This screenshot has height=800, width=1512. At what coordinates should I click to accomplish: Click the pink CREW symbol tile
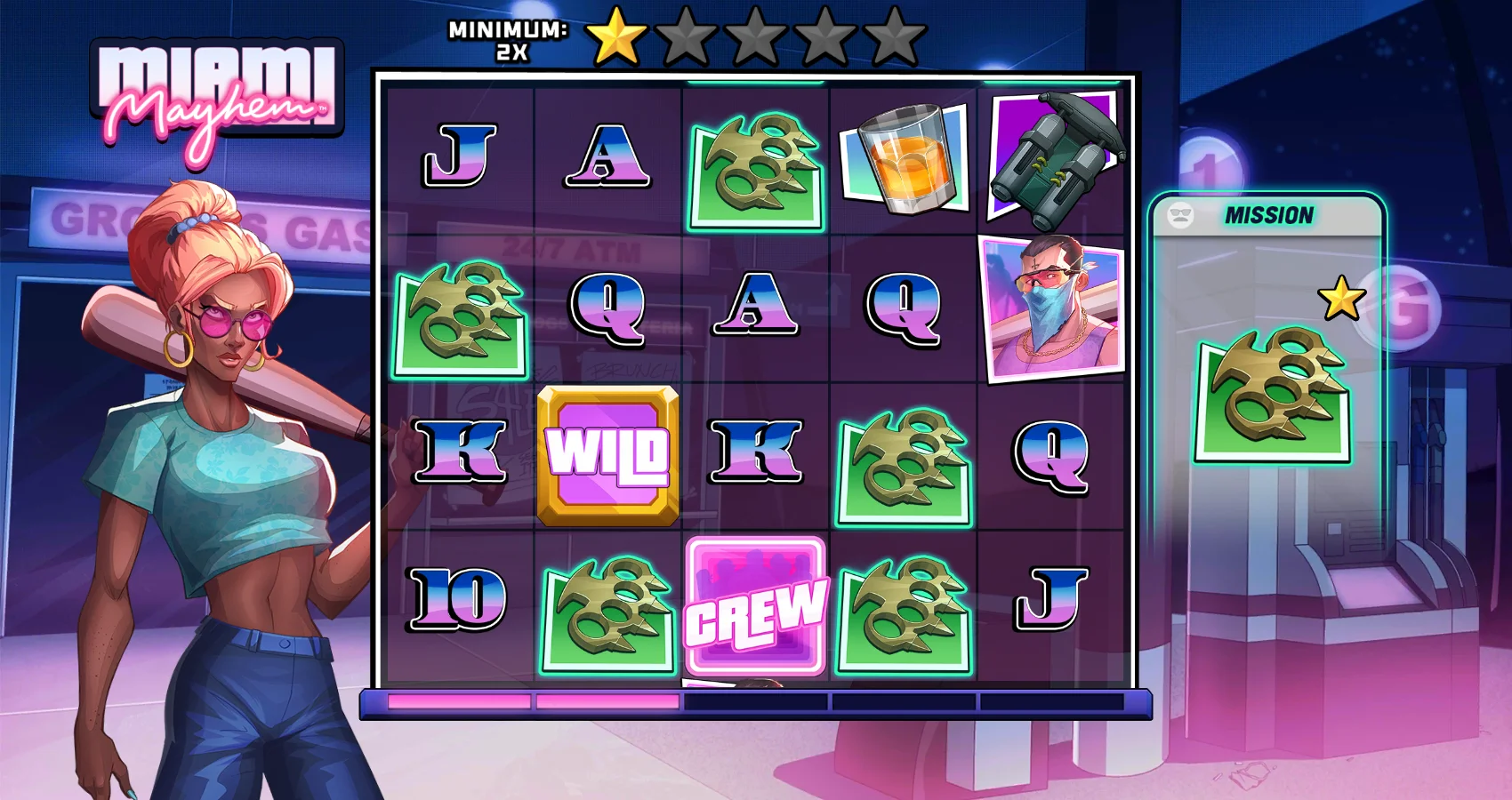click(x=756, y=606)
